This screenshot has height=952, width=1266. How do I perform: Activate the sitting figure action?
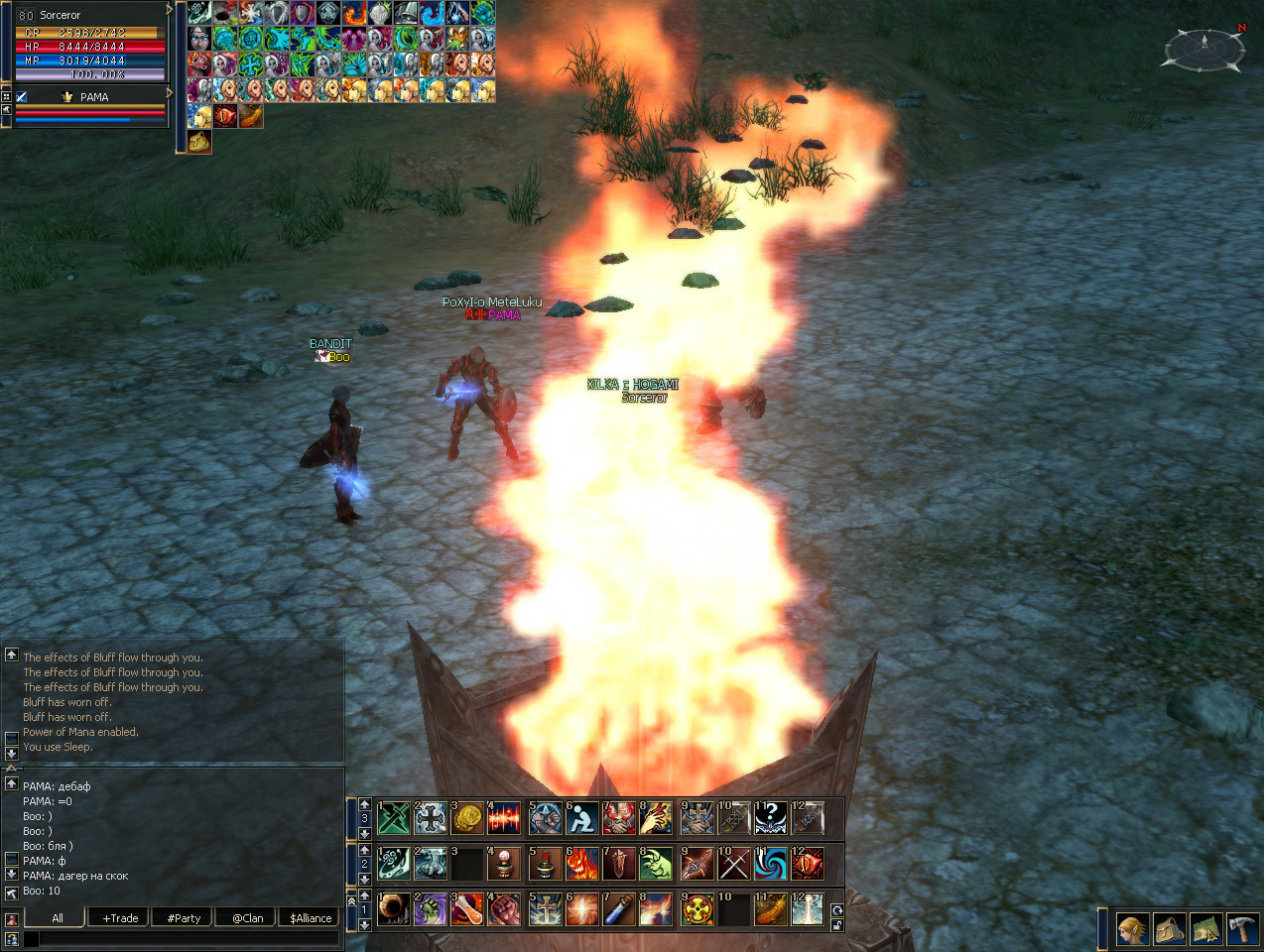tap(581, 818)
